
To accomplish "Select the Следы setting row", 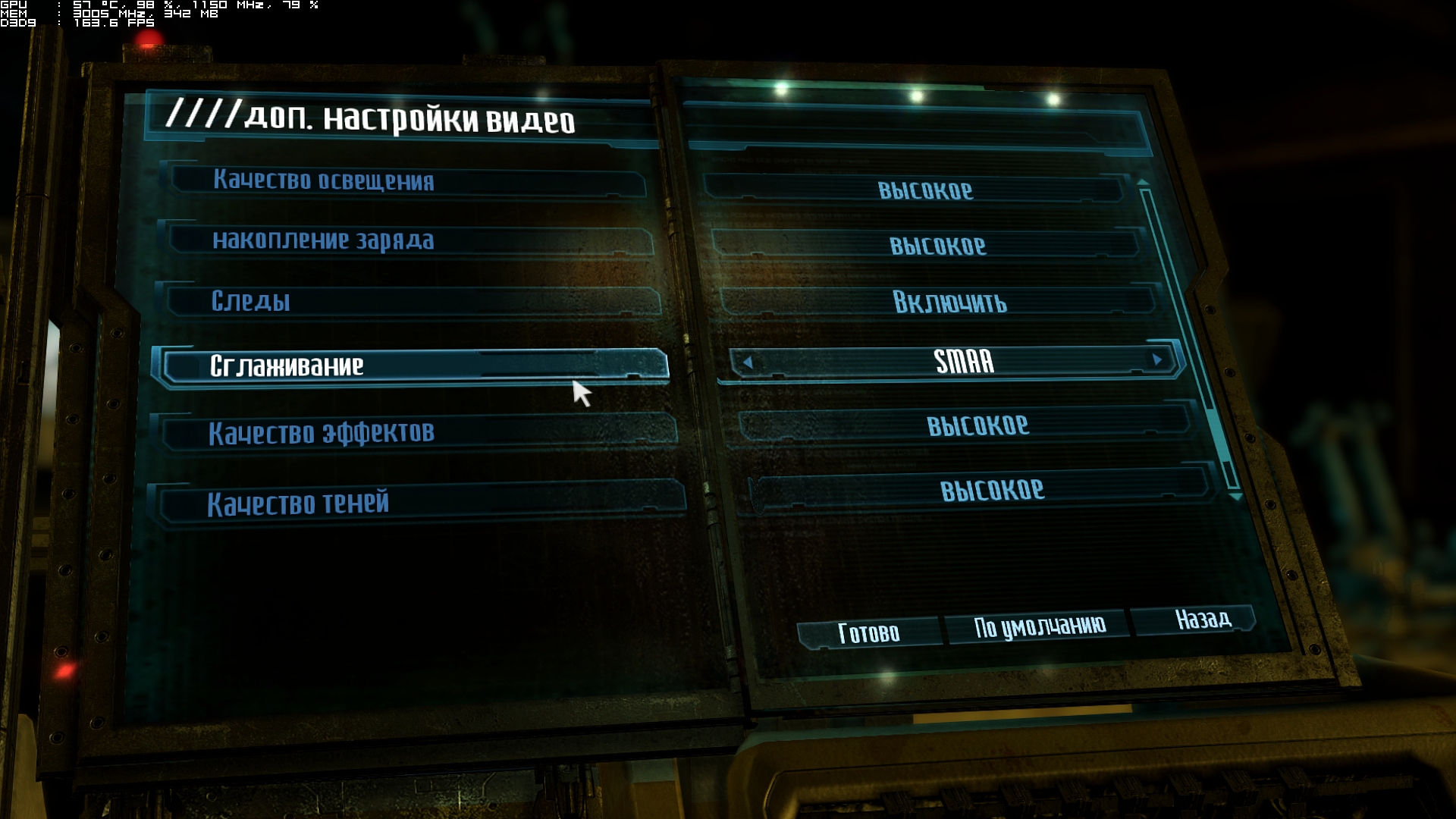I will click(409, 301).
